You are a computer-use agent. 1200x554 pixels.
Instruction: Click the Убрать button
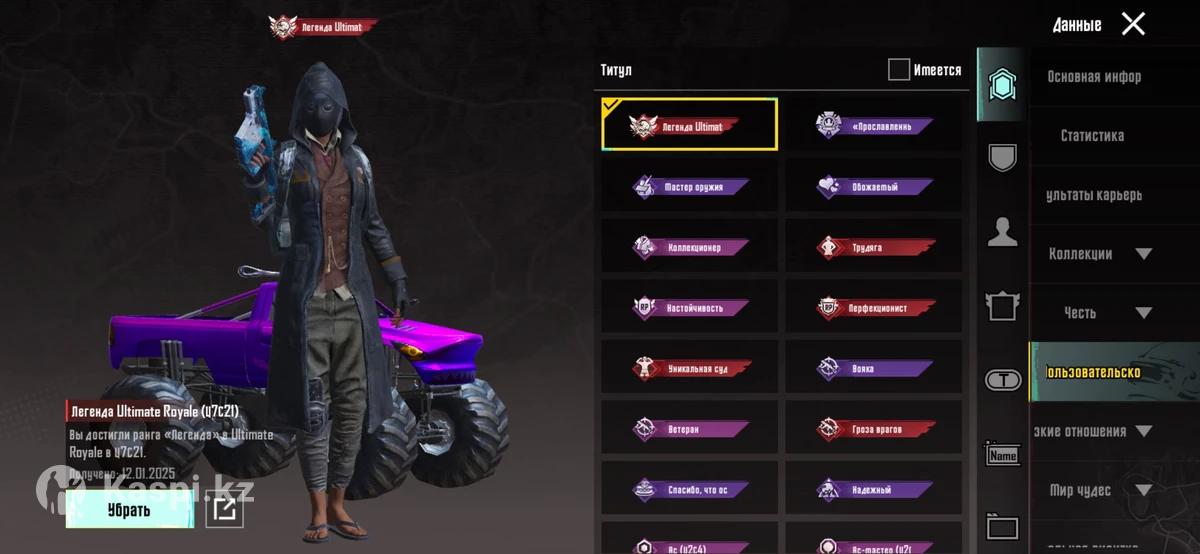point(129,510)
